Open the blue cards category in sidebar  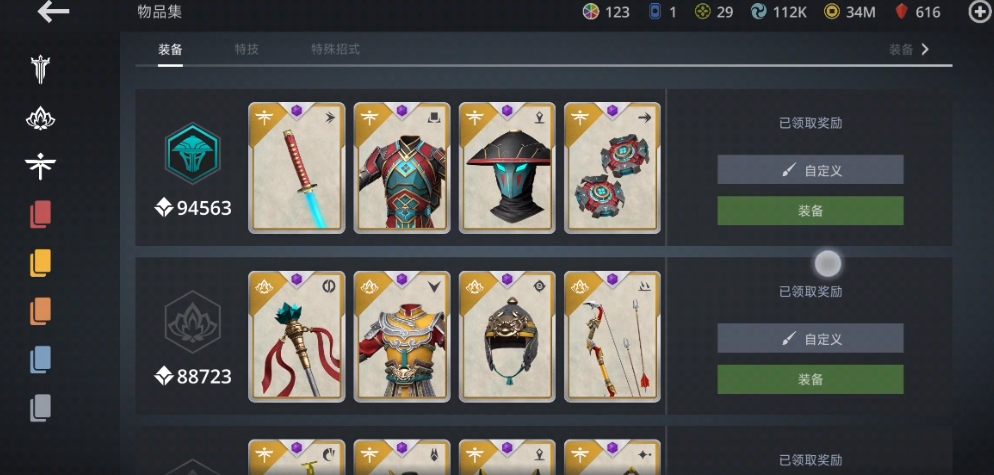click(x=40, y=358)
